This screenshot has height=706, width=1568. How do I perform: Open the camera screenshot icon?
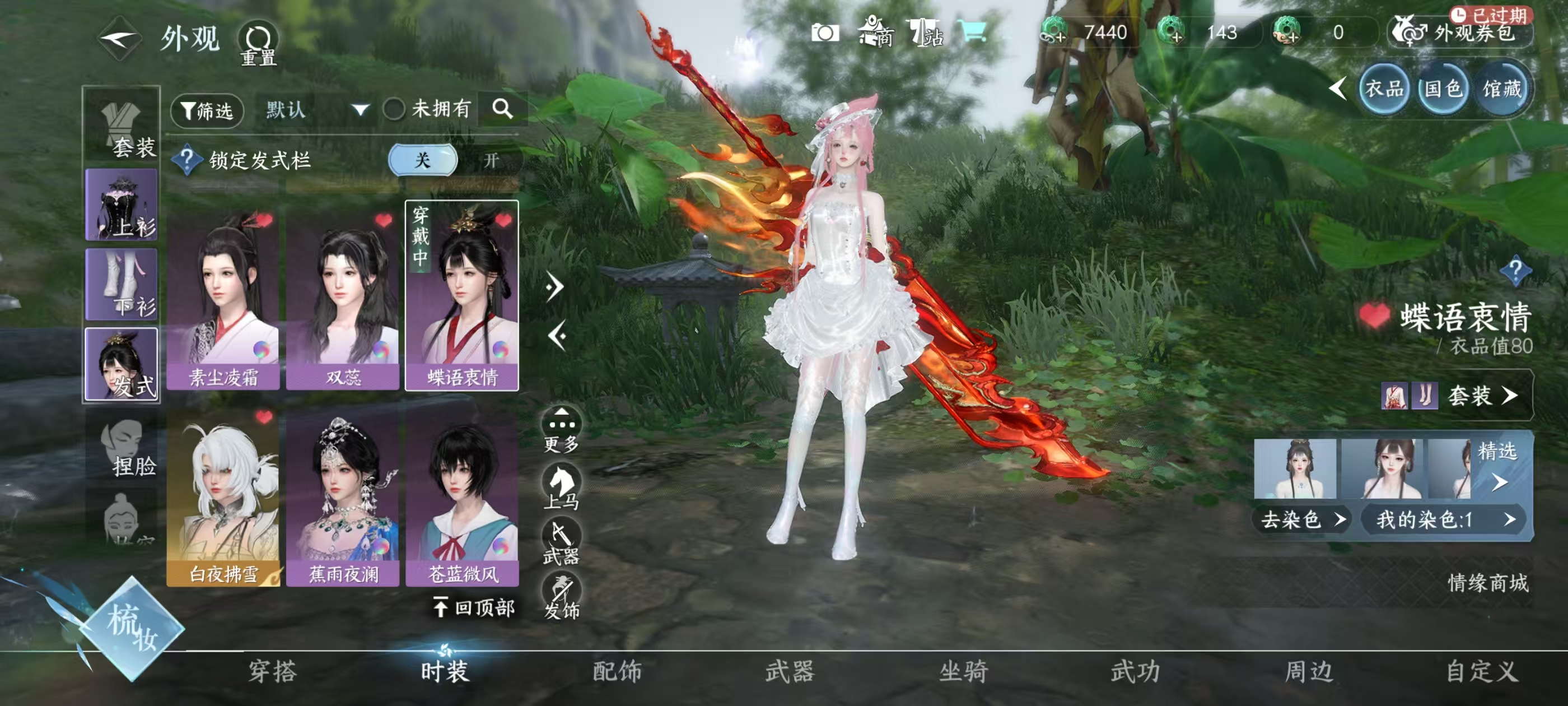tap(825, 33)
